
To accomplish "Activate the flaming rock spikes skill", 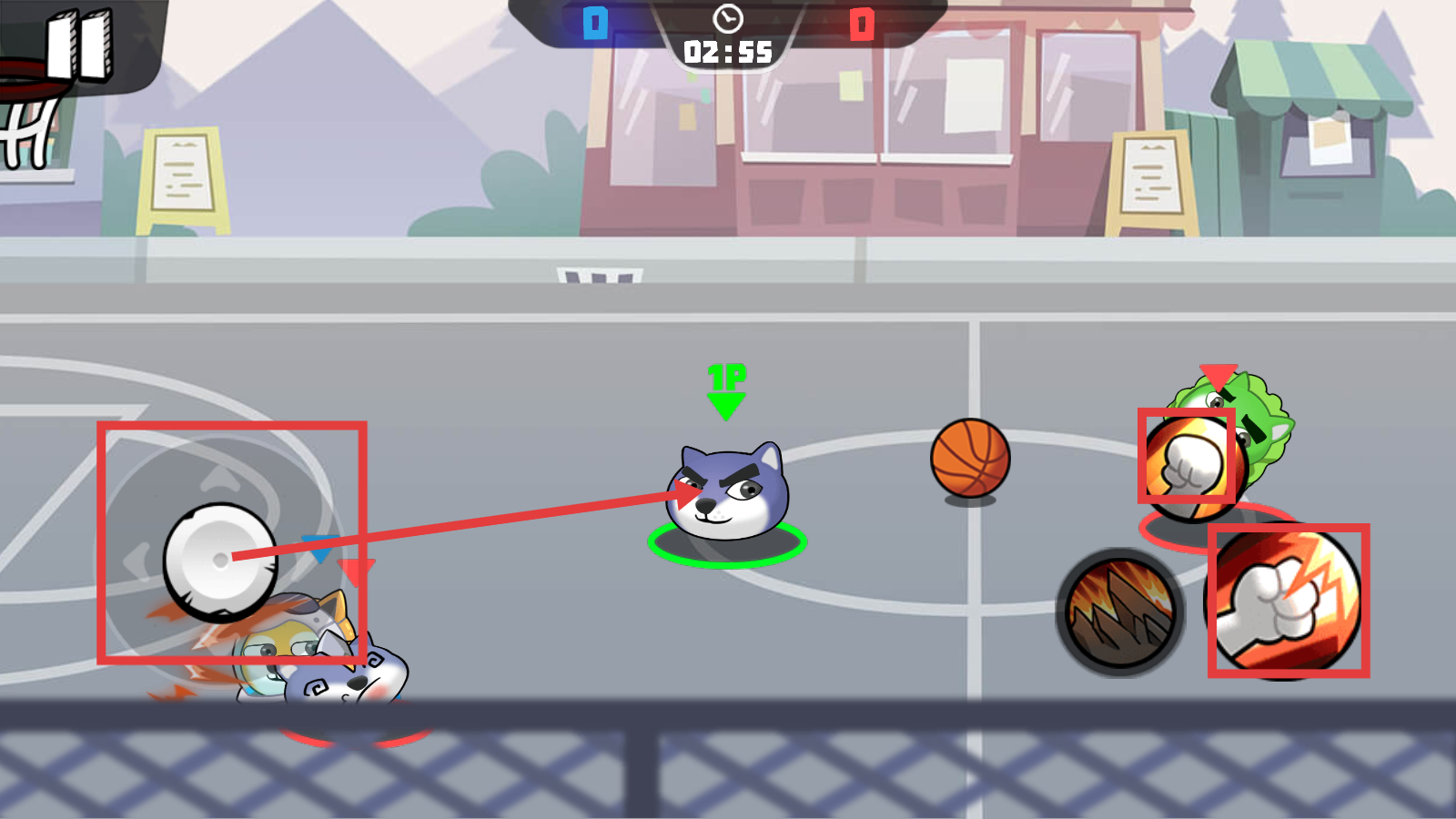I will pyautogui.click(x=1120, y=612).
